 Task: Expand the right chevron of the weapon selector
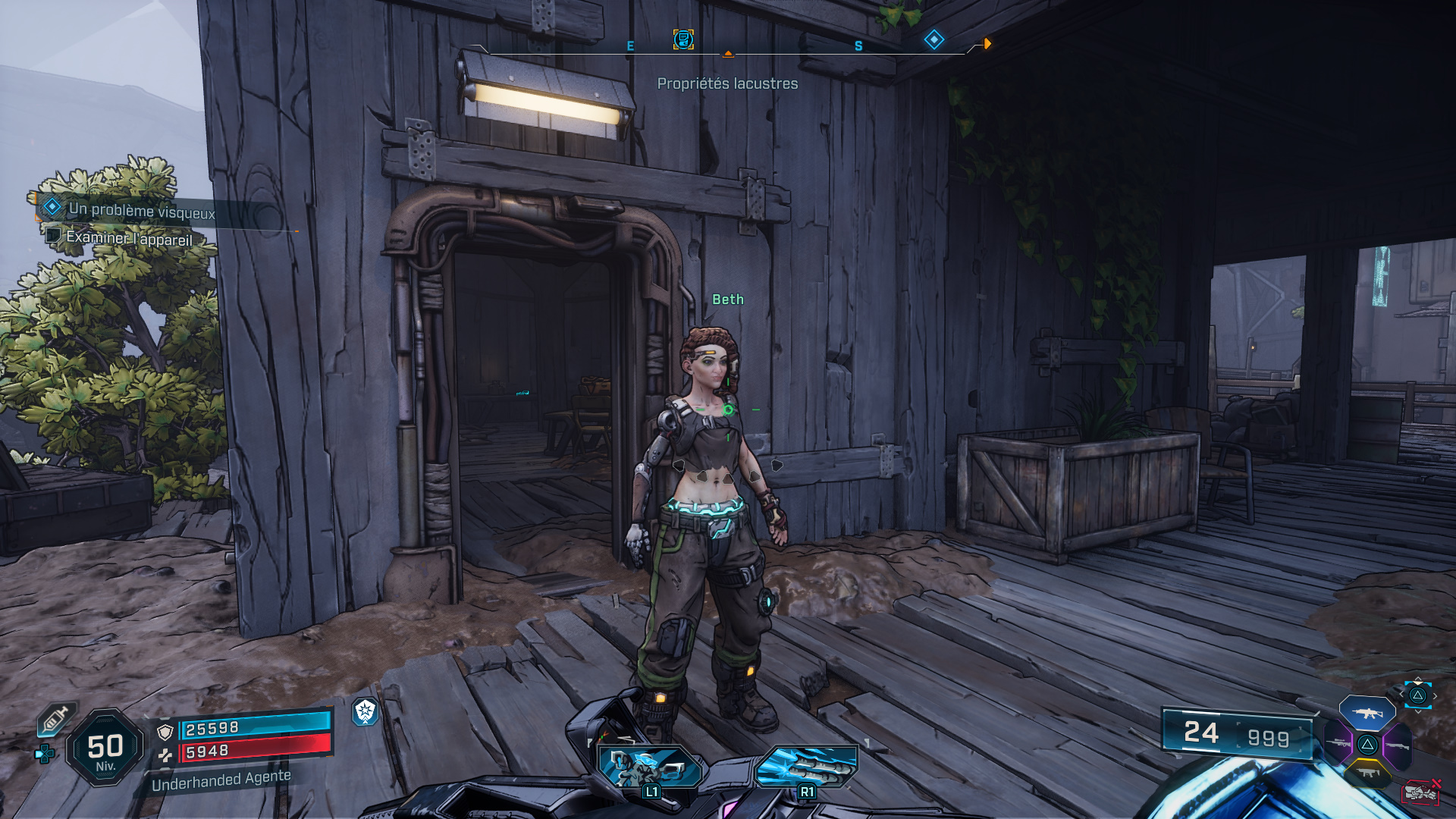click(1435, 696)
